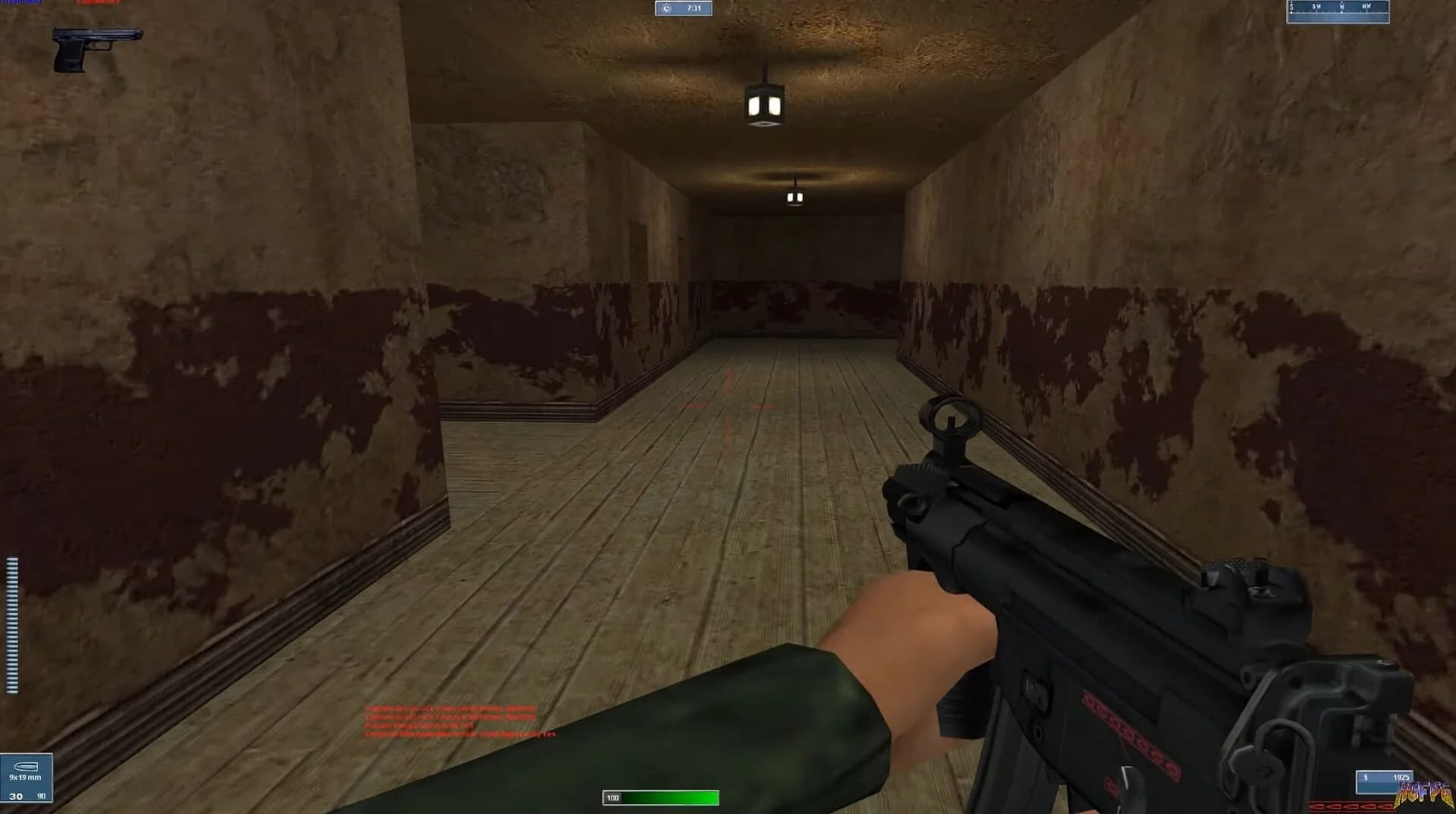The width and height of the screenshot is (1456, 814).
Task: Toggle the red enemy name label
Action: (99, 3)
